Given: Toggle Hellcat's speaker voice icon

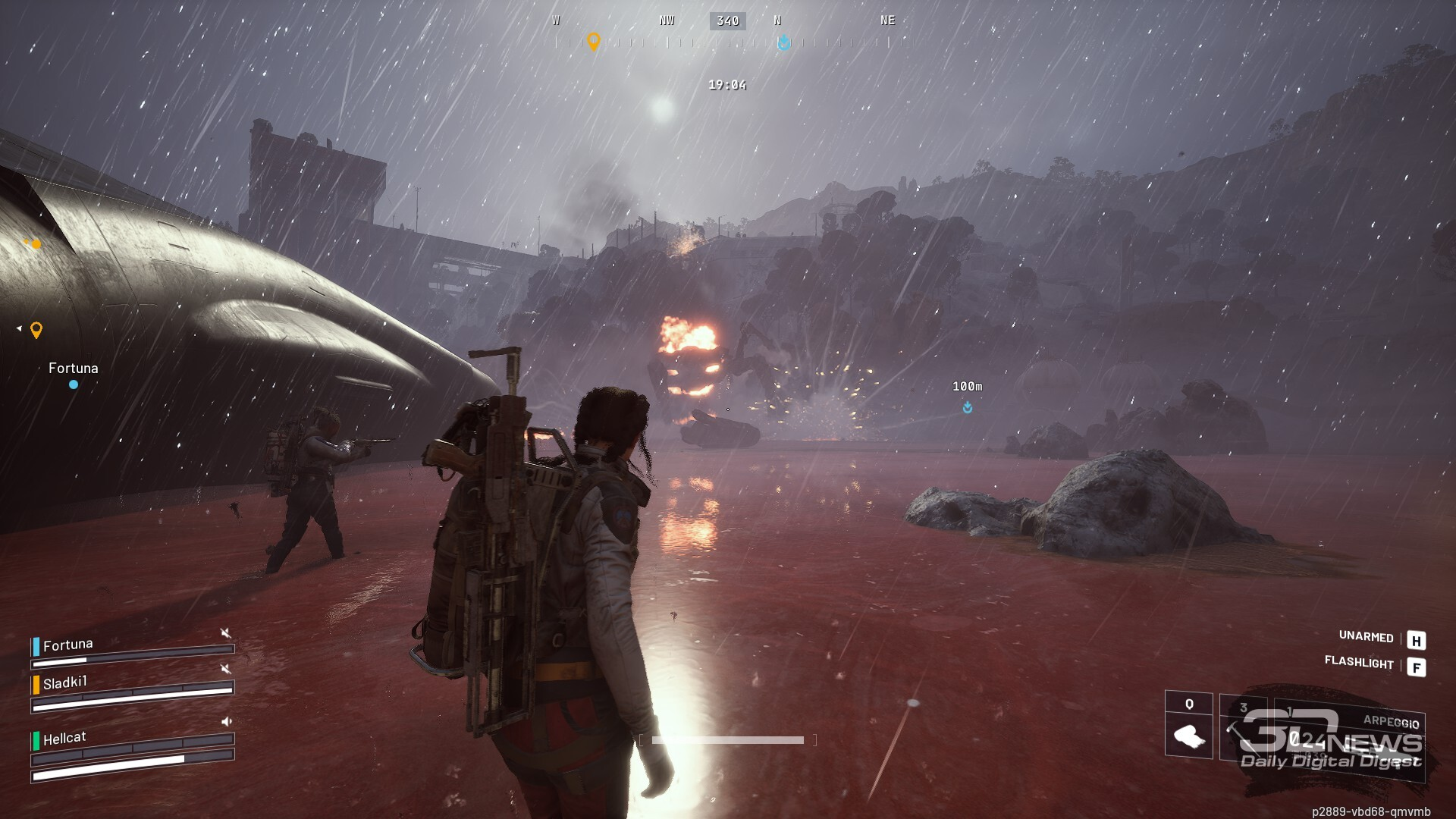Looking at the screenshot, I should [226, 721].
